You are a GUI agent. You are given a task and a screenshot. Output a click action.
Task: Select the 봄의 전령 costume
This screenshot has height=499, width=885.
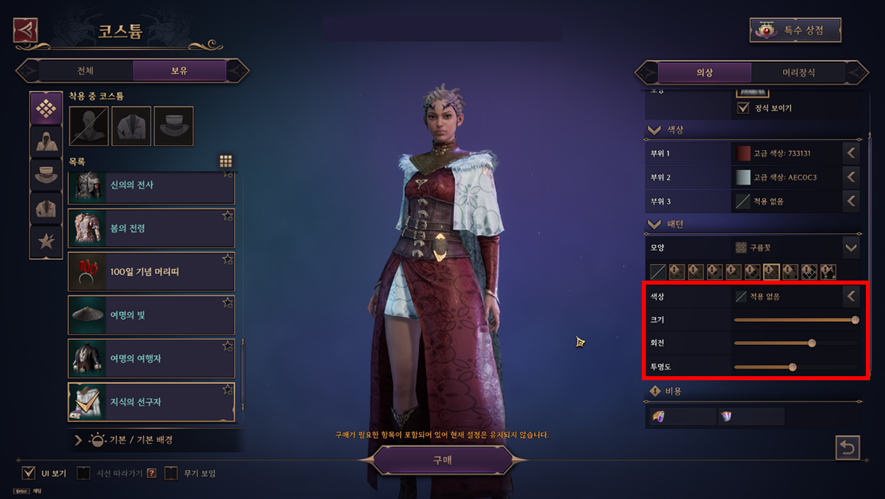tap(151, 228)
